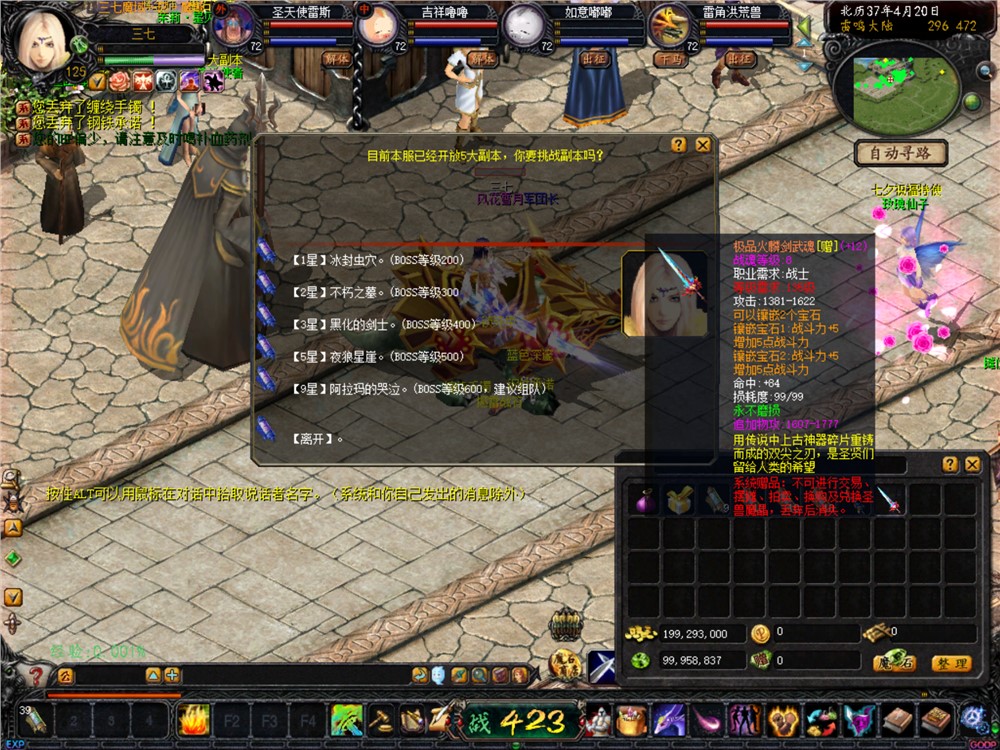This screenshot has width=1000, height=750.
Task: Open help for the dungeon dialogue
Action: pos(680,145)
